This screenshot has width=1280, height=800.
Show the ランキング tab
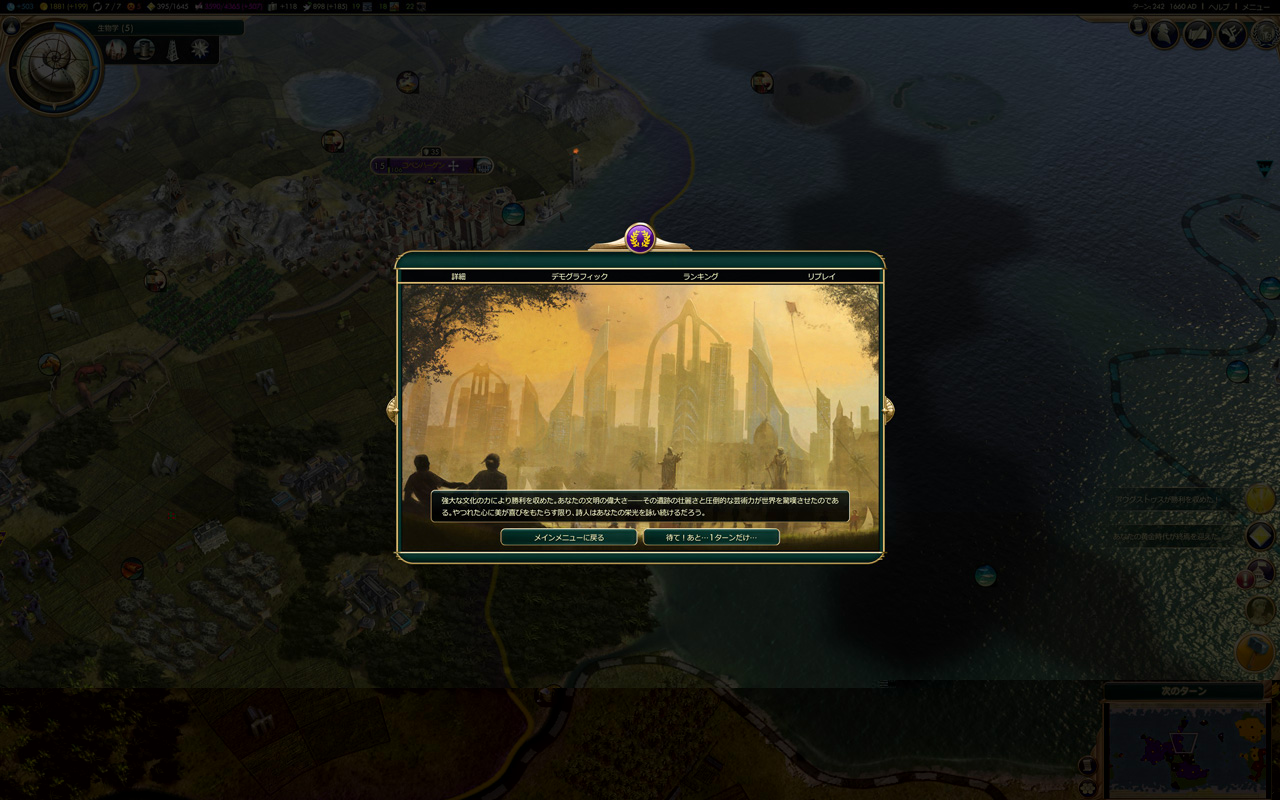(700, 276)
